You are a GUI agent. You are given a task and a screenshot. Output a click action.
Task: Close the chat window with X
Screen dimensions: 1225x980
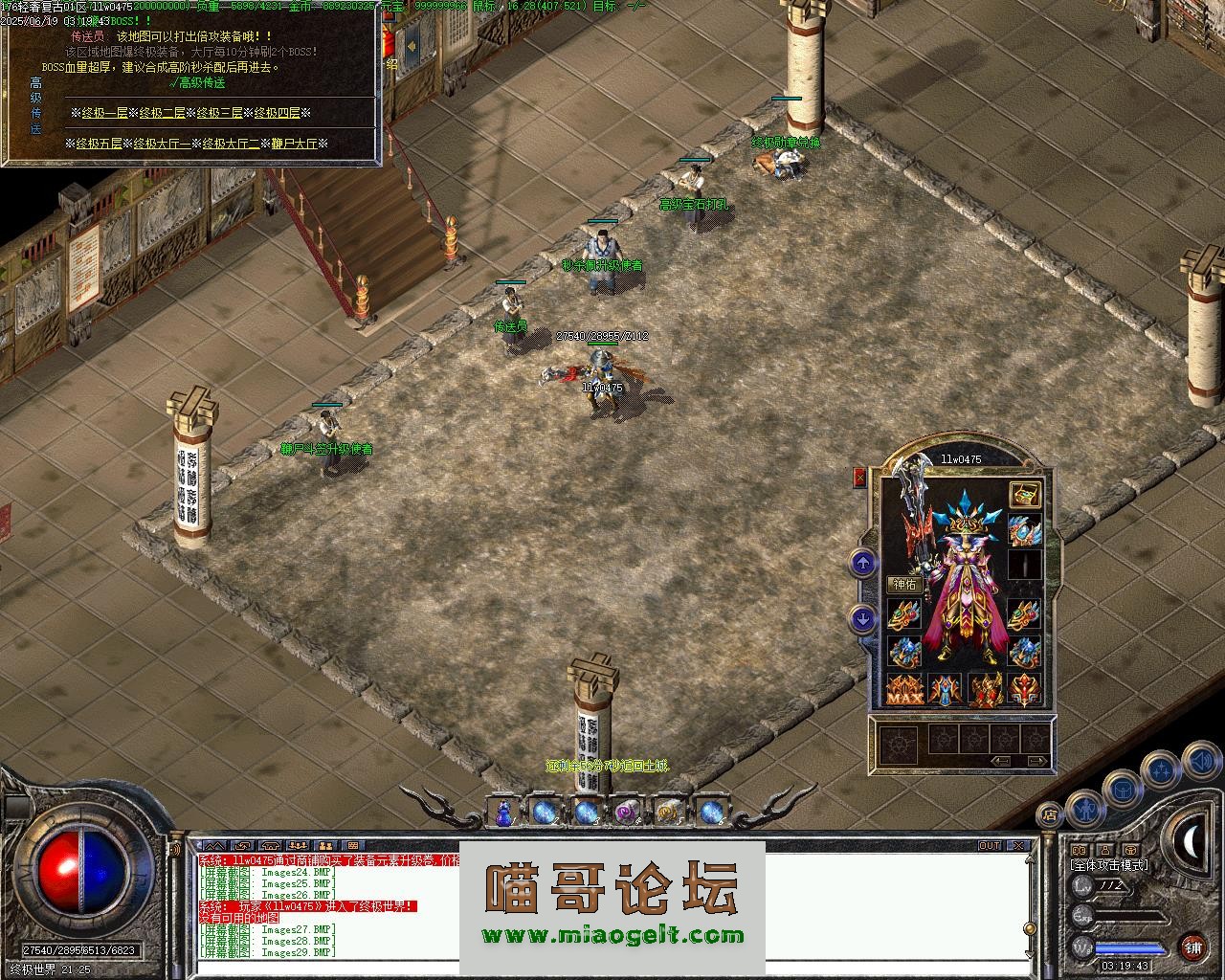(x=1019, y=846)
